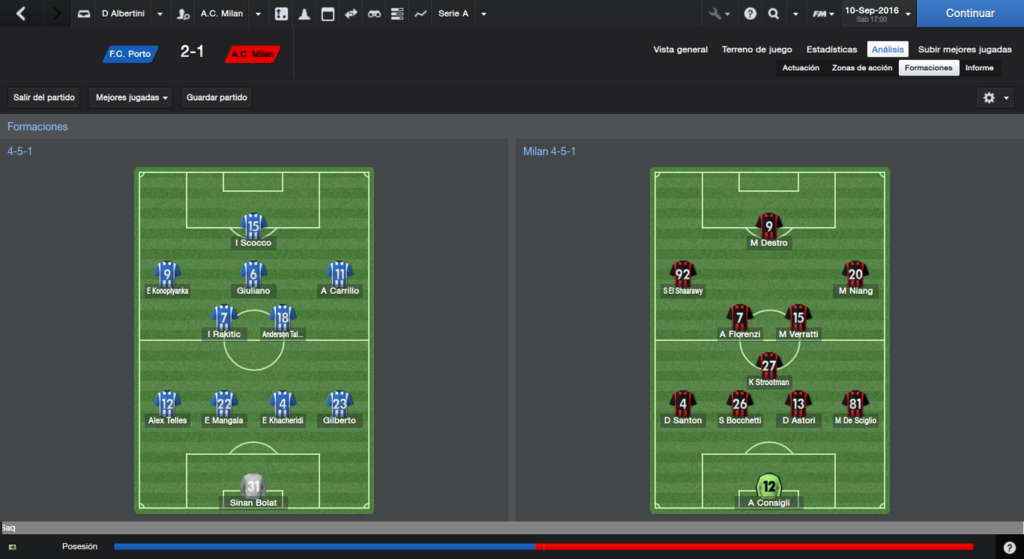1024x559 pixels.
Task: Go back with the left arrow
Action: (21, 14)
